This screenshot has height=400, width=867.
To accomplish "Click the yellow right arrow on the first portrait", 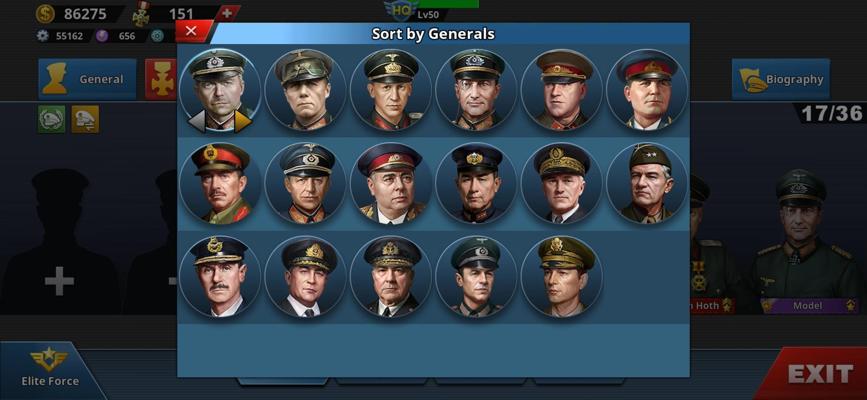I will 243,121.
